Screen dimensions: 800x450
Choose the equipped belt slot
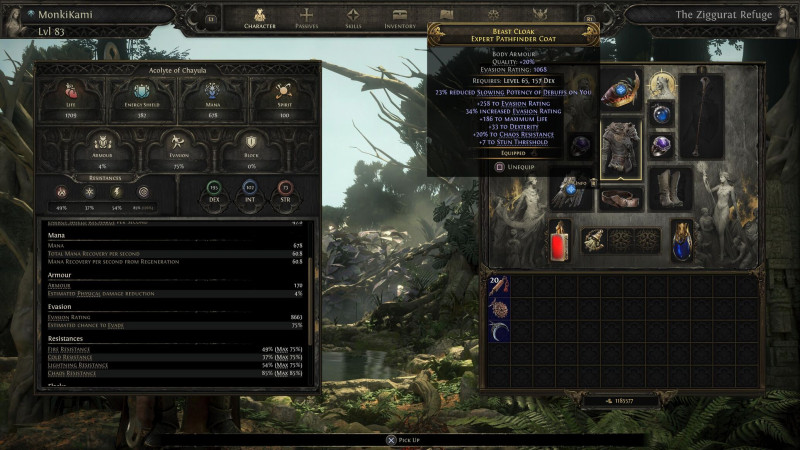621,197
